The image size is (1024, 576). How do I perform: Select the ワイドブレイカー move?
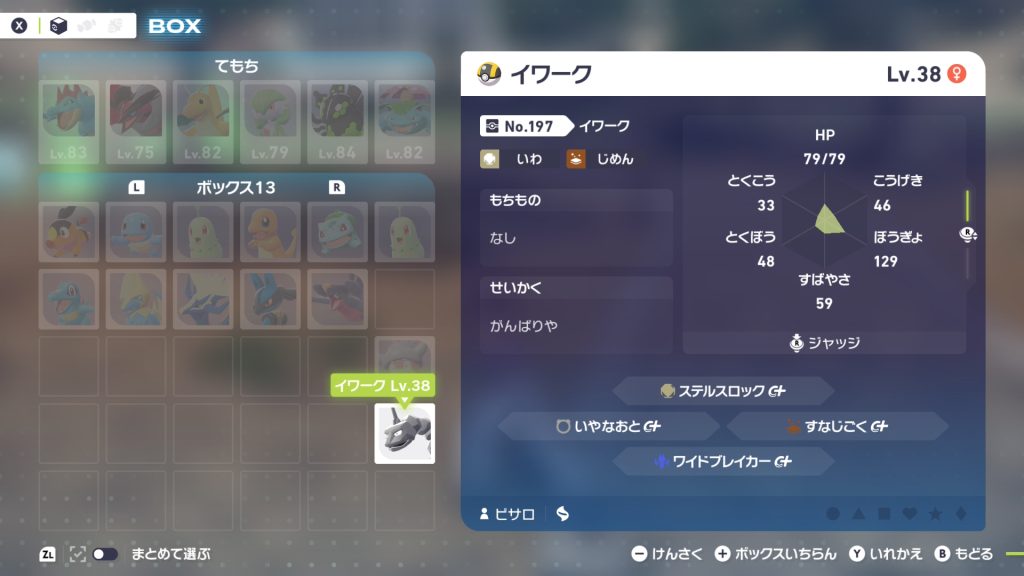[x=722, y=461]
